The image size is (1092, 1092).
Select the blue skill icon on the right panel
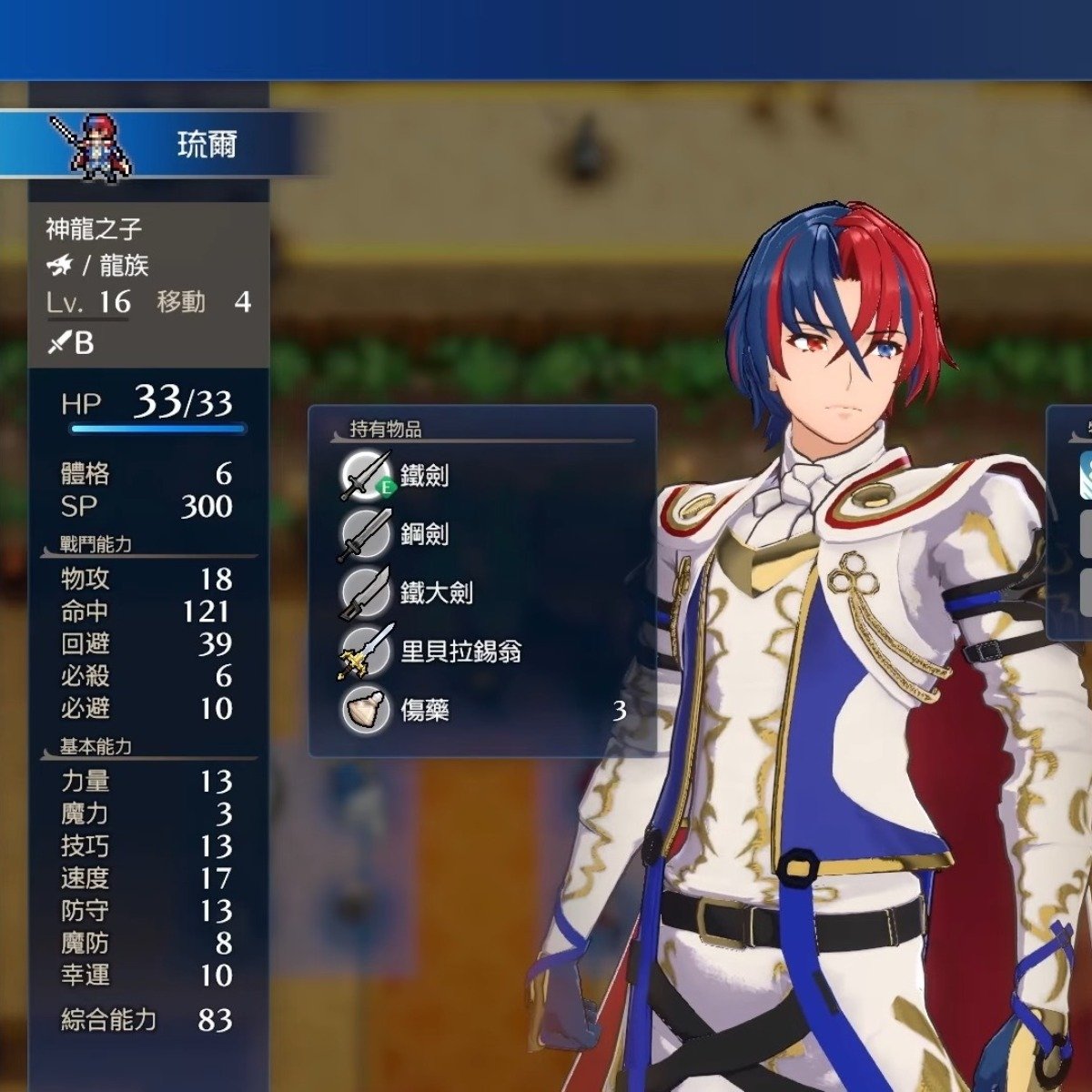[1085, 473]
